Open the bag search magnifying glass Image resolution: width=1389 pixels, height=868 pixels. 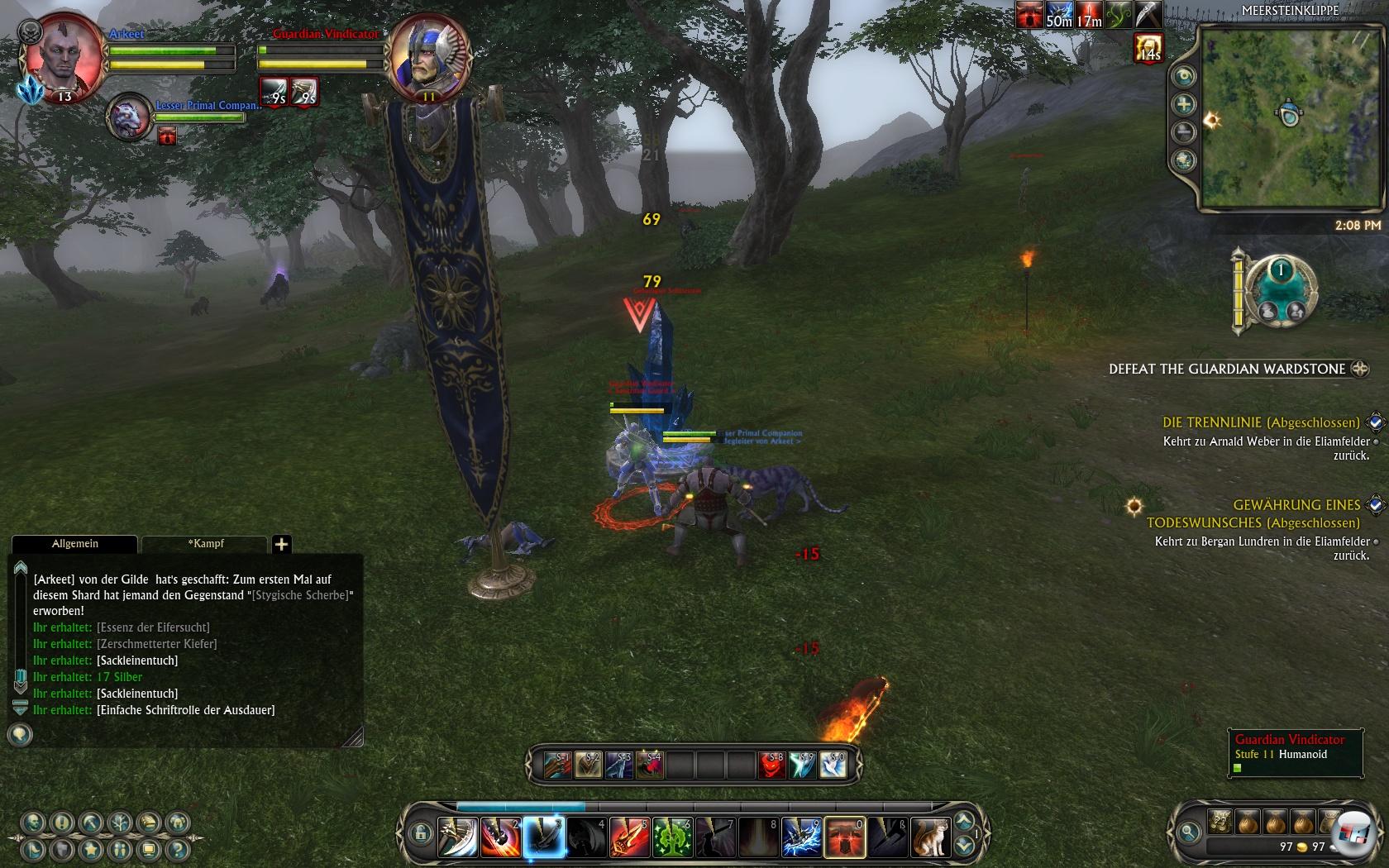[1188, 832]
